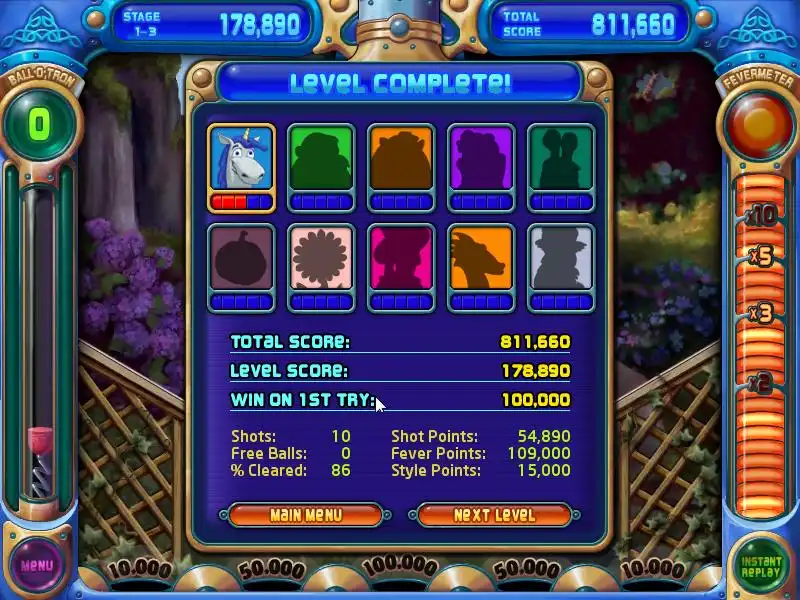Watch the Instant Replay
800x600 pixels.
pyautogui.click(x=761, y=564)
